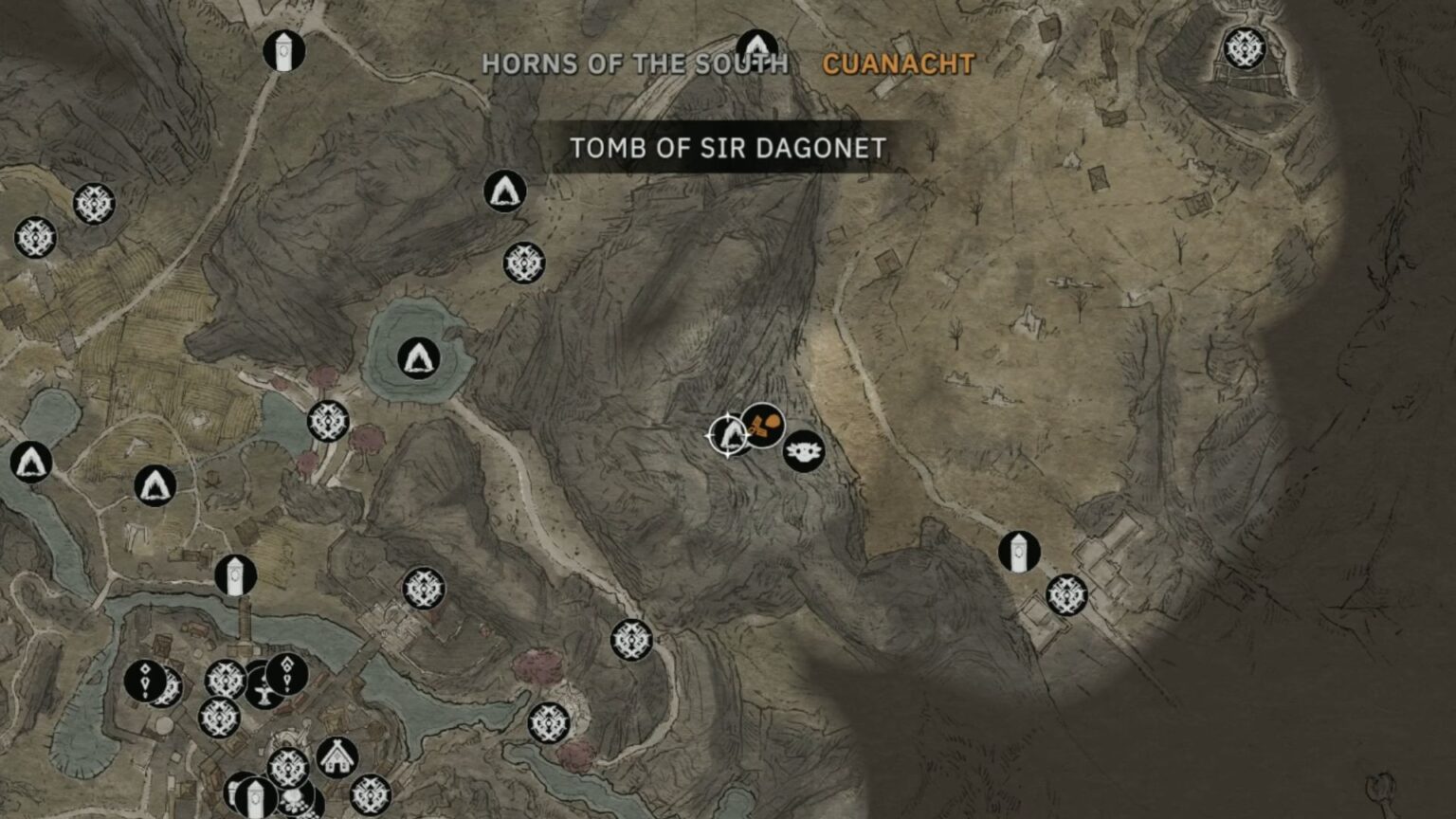Viewport: 1456px width, 819px height.
Task: Select the white tower icon at the top of the map
Action: pyautogui.click(x=285, y=48)
